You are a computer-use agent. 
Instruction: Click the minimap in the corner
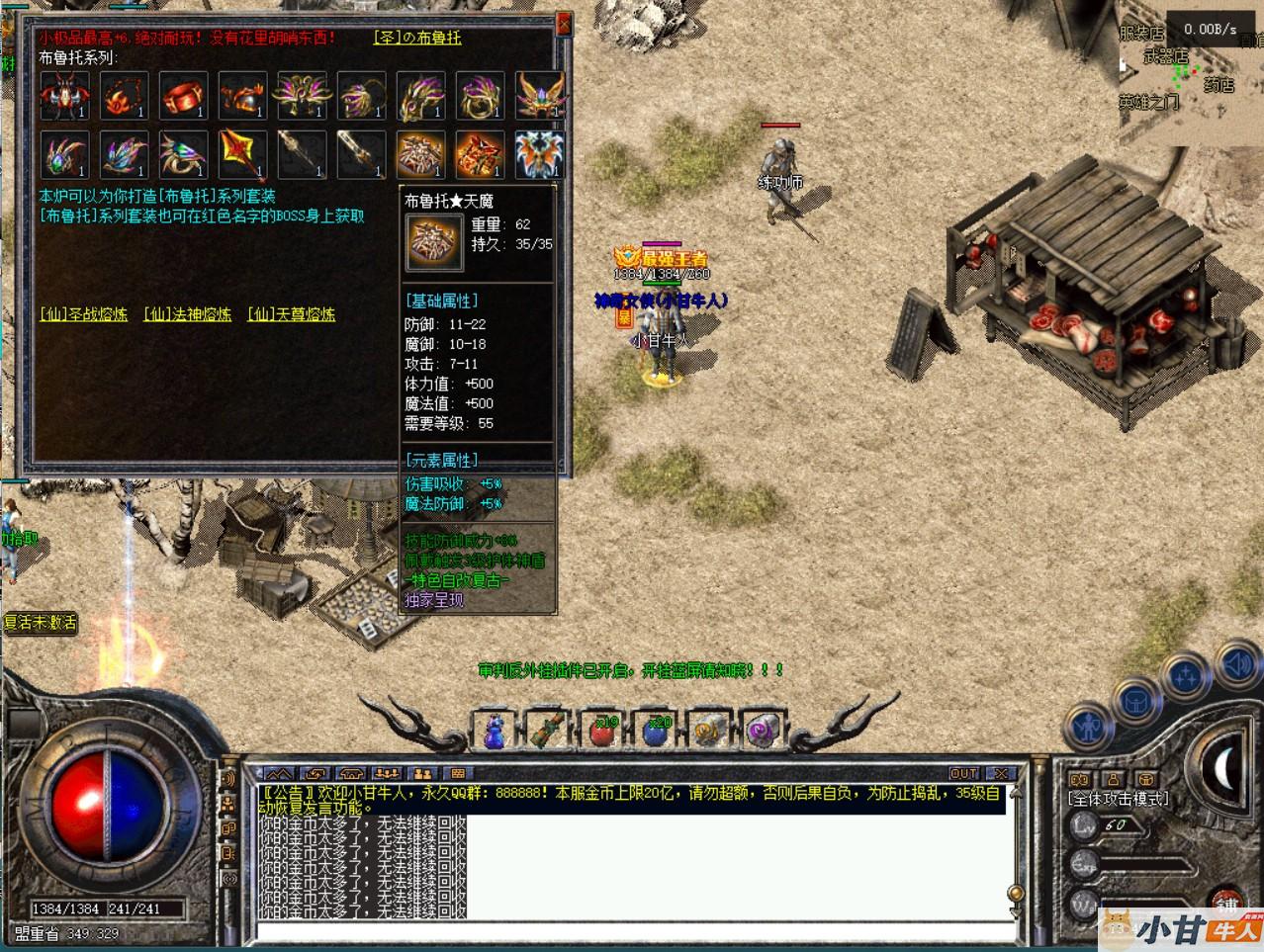point(1190,74)
